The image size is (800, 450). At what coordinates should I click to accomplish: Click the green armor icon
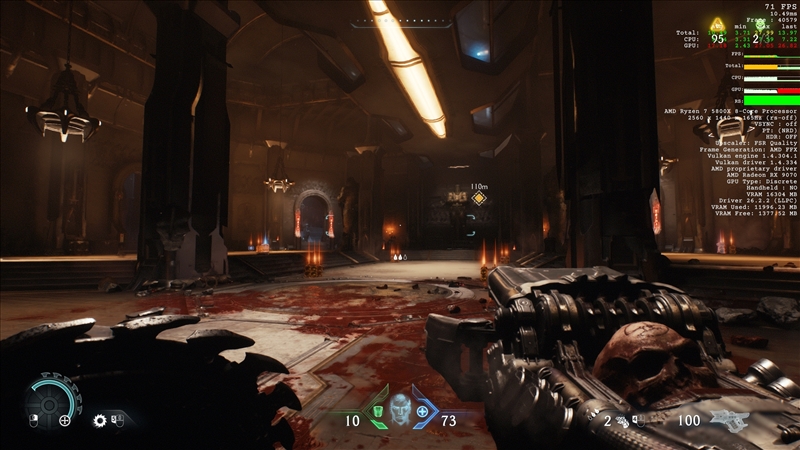[378, 412]
